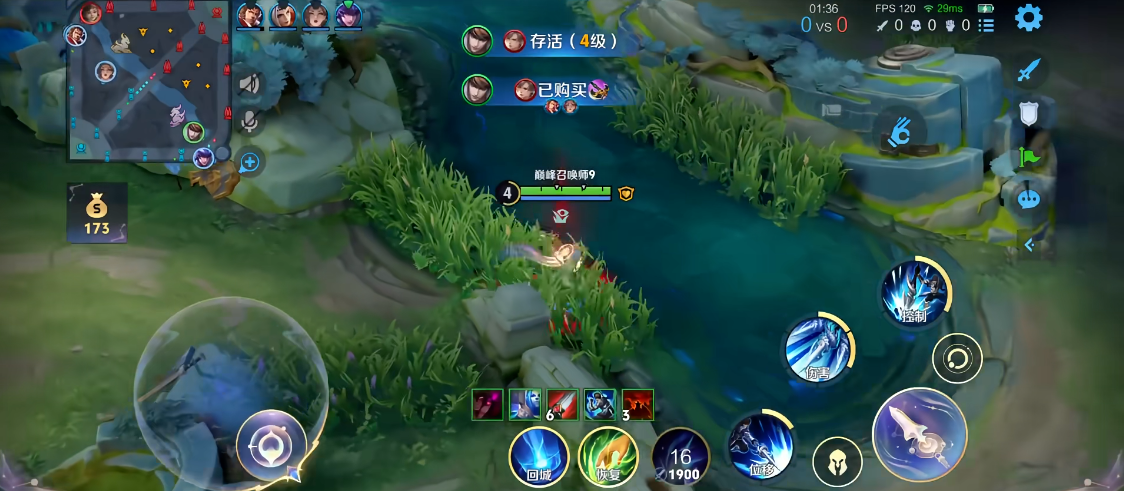The width and height of the screenshot is (1124, 491).
Task: Toggle the speaker voice-chat button
Action: point(250,84)
